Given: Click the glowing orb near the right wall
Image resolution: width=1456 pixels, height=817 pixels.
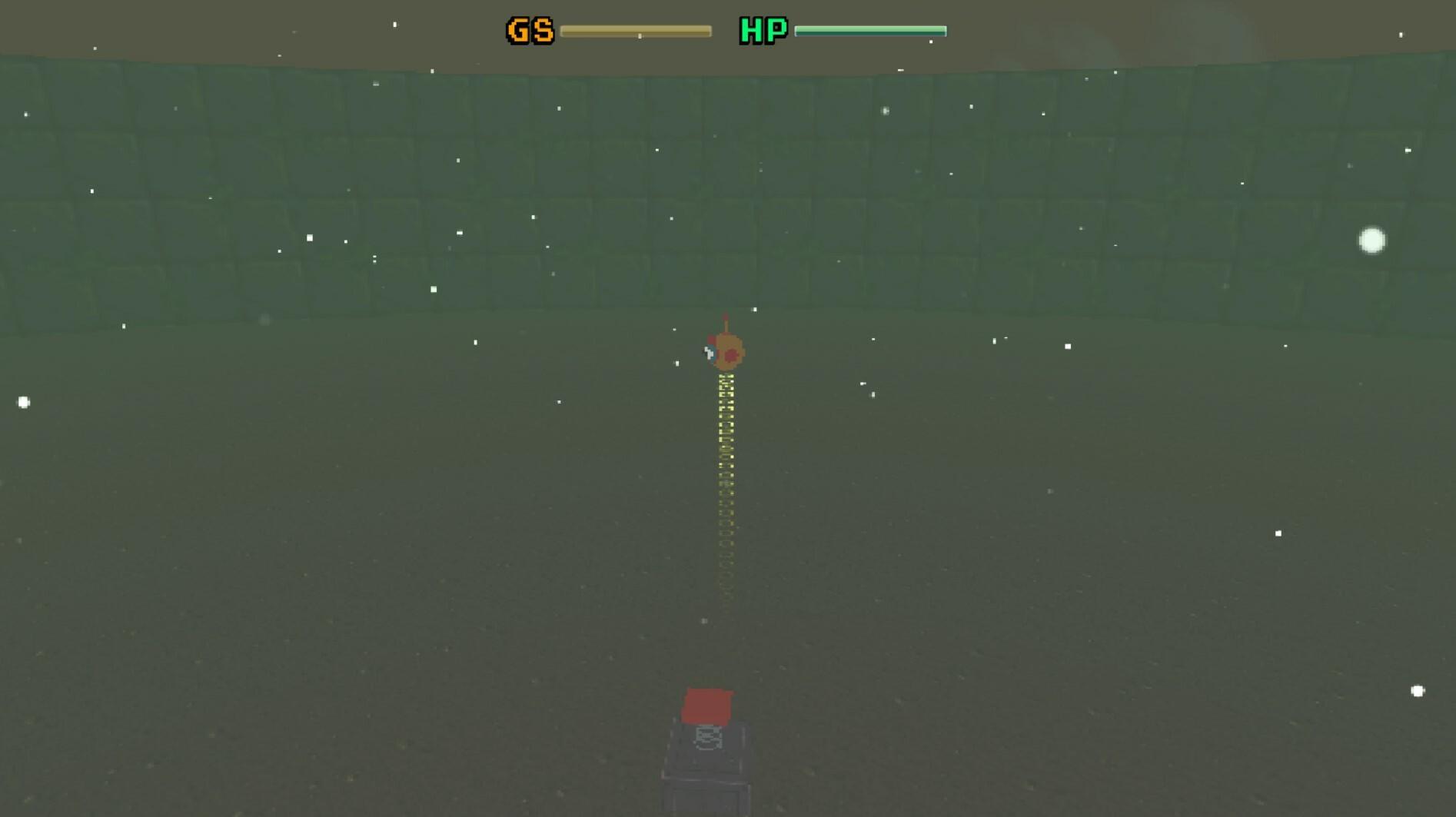Looking at the screenshot, I should point(1373,242).
